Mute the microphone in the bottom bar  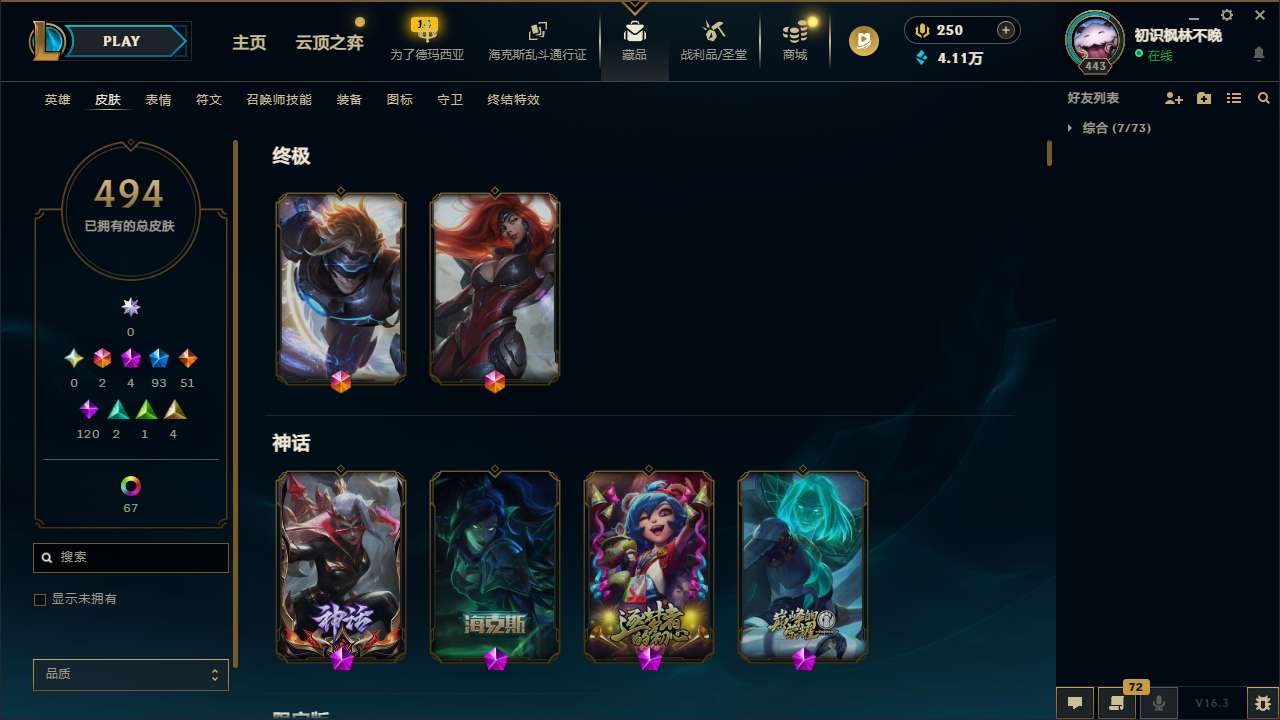(x=1158, y=702)
